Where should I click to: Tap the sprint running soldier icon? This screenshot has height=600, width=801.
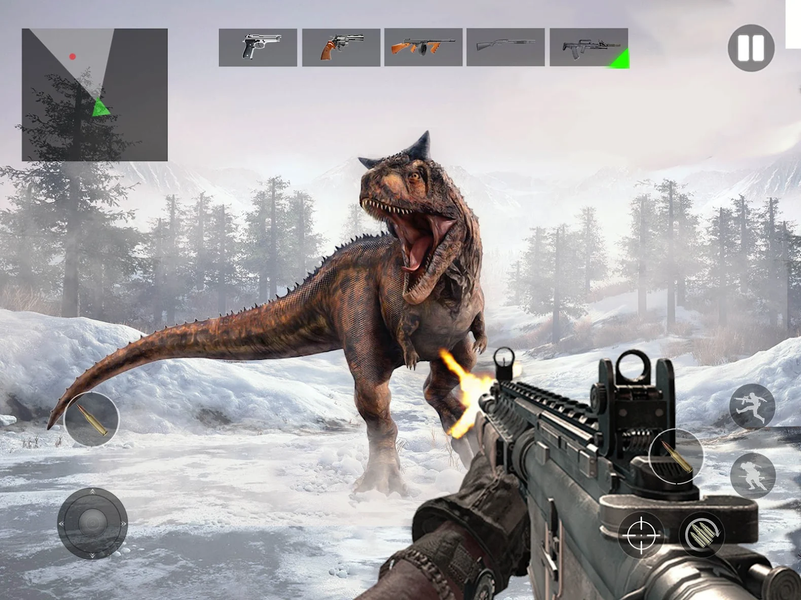[x=752, y=407]
